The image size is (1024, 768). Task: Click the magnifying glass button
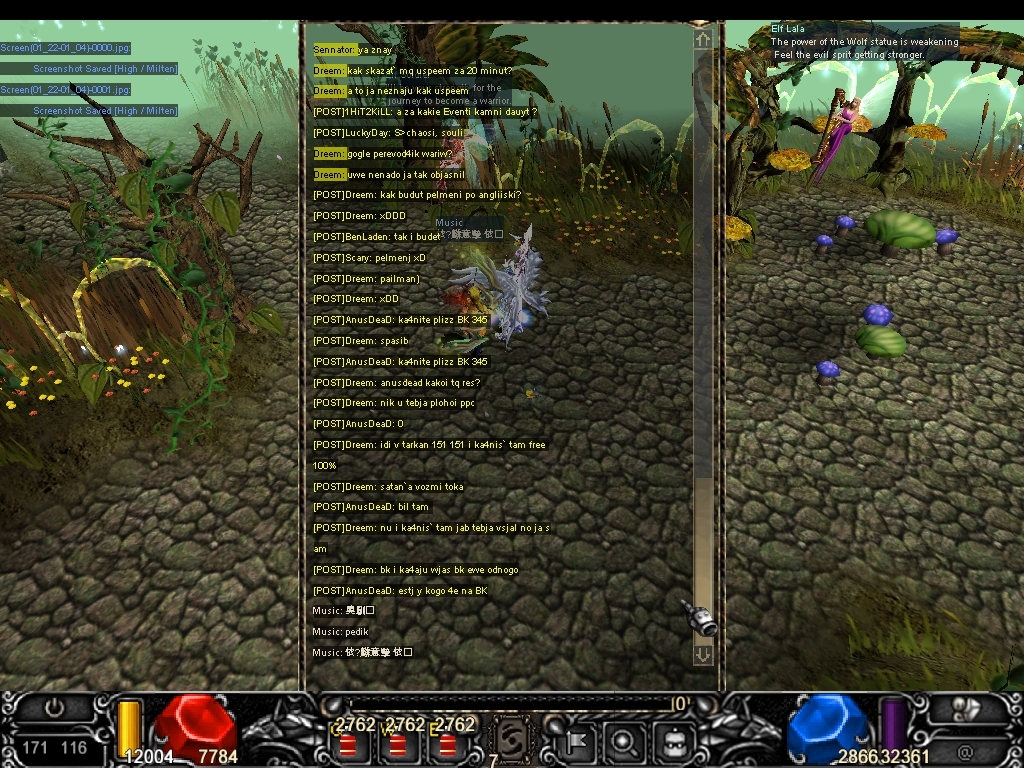(623, 742)
